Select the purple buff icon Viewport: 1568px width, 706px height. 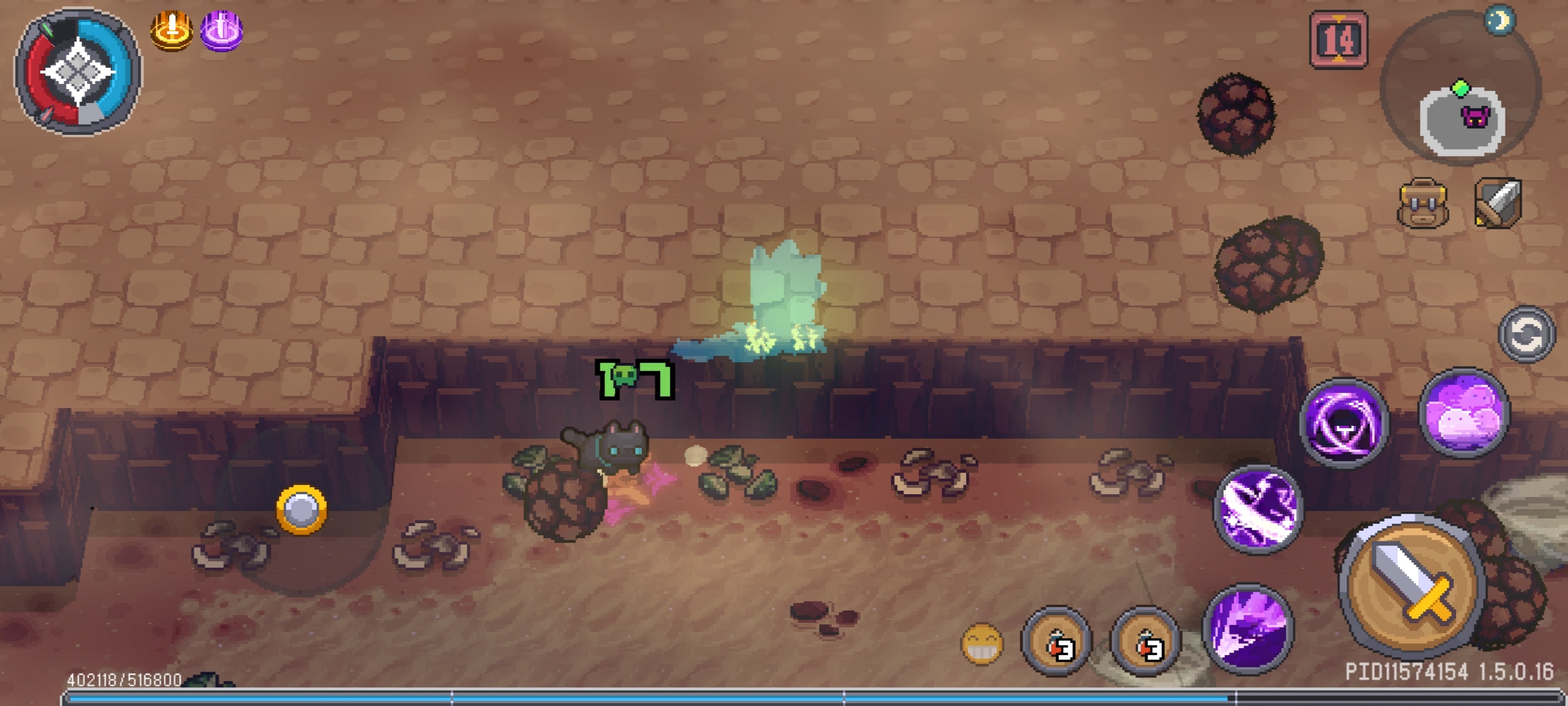point(221,30)
